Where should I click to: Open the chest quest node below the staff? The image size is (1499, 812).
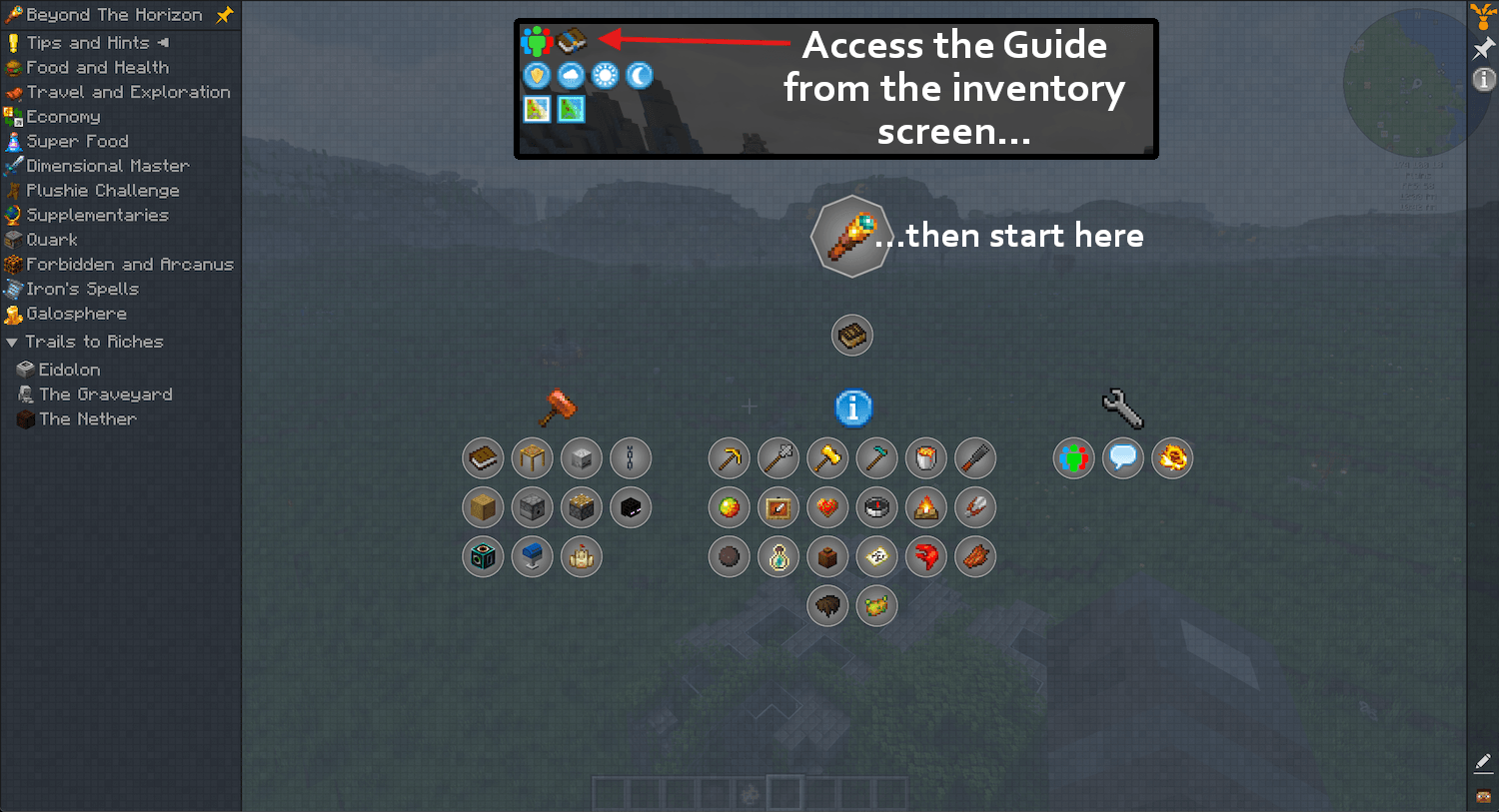tap(851, 335)
